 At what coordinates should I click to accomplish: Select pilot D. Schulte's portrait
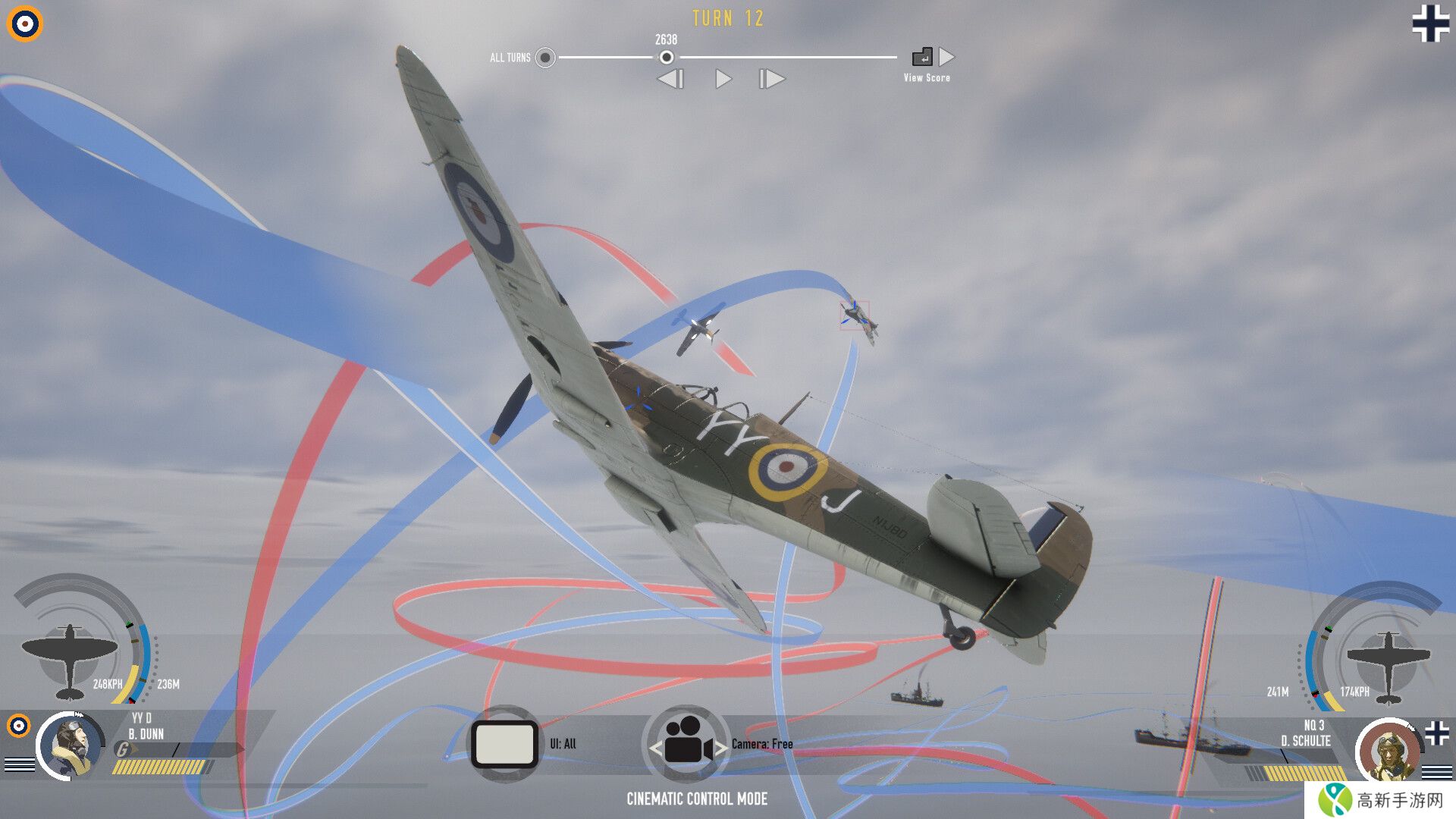point(1388,751)
